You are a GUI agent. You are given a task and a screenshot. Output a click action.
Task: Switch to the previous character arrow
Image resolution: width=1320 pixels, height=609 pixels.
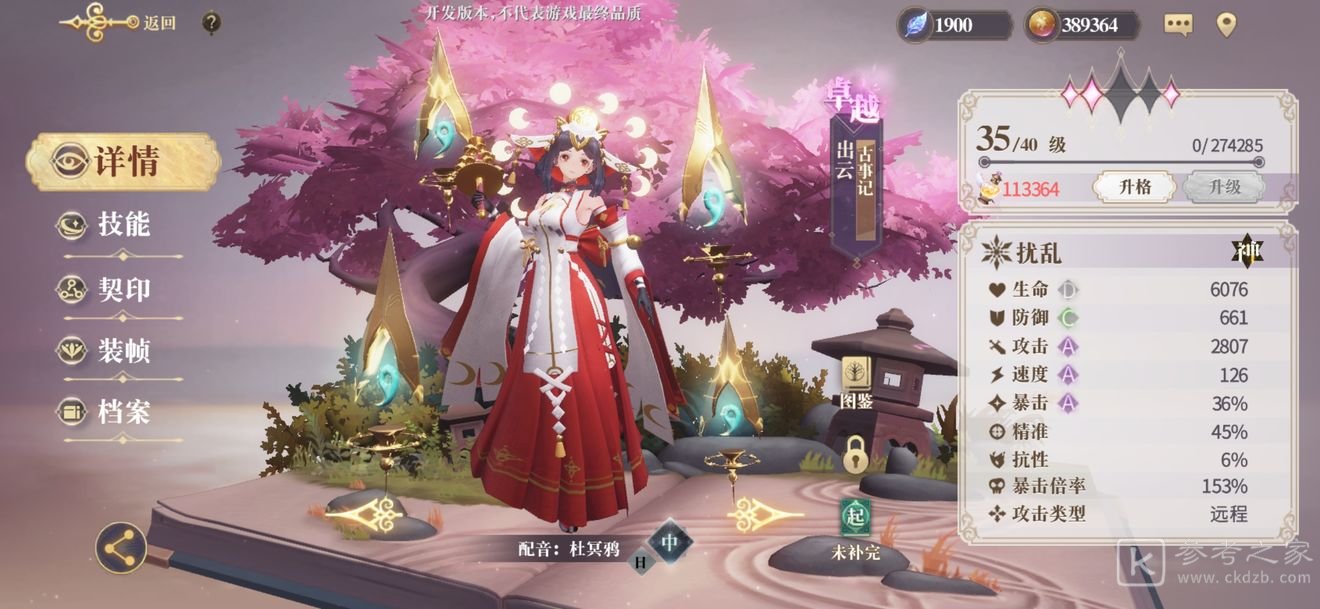click(364, 514)
